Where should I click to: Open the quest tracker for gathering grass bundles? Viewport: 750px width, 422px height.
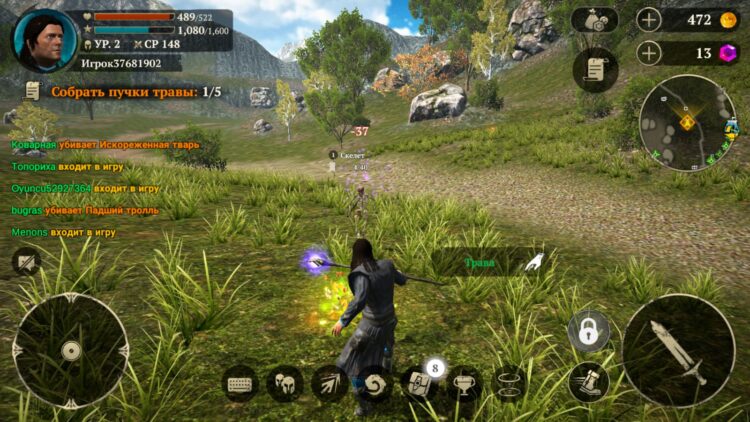122,92
